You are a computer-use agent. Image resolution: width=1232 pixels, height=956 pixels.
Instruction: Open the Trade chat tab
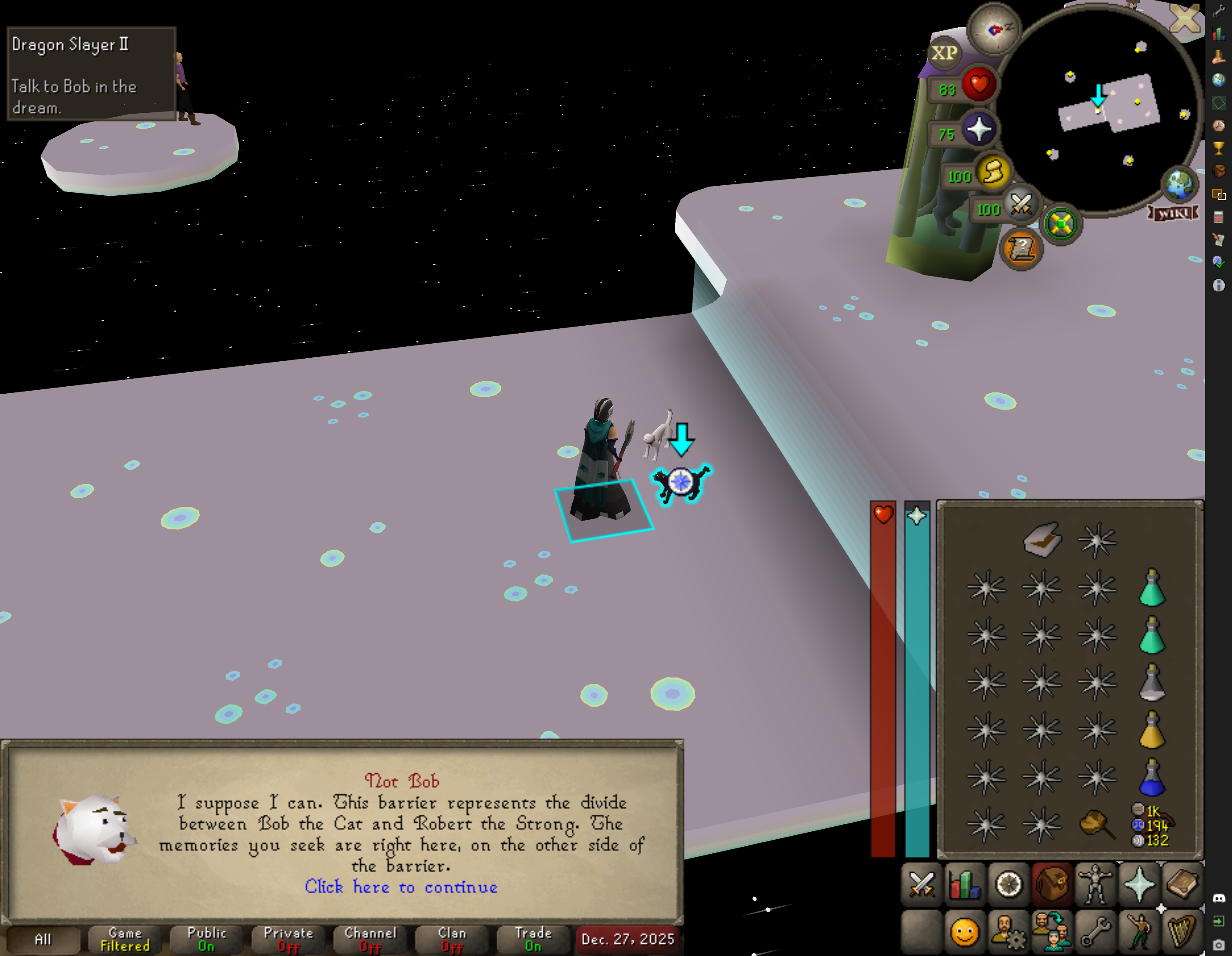pos(533,939)
